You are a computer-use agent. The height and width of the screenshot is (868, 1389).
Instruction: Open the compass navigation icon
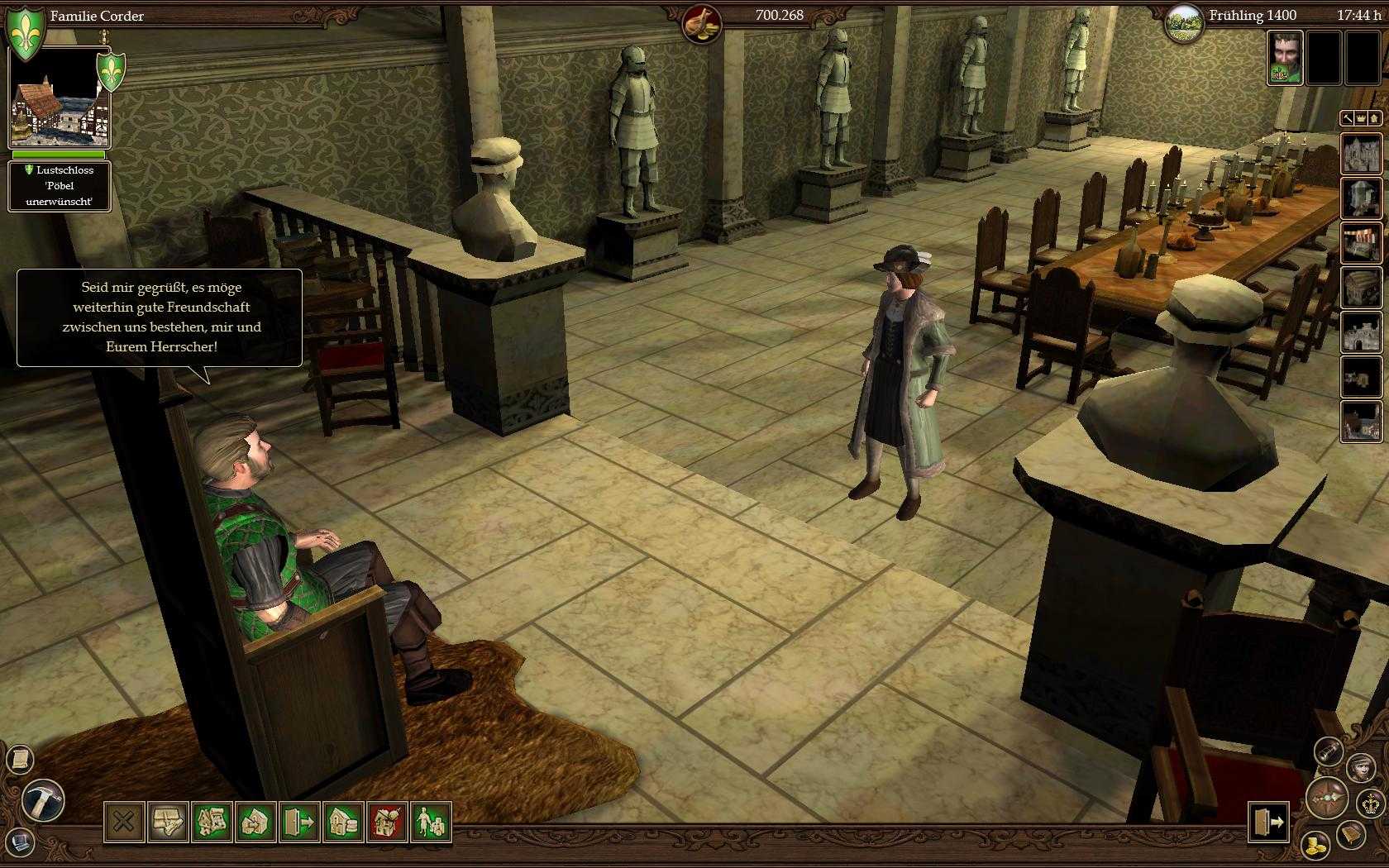(1326, 798)
